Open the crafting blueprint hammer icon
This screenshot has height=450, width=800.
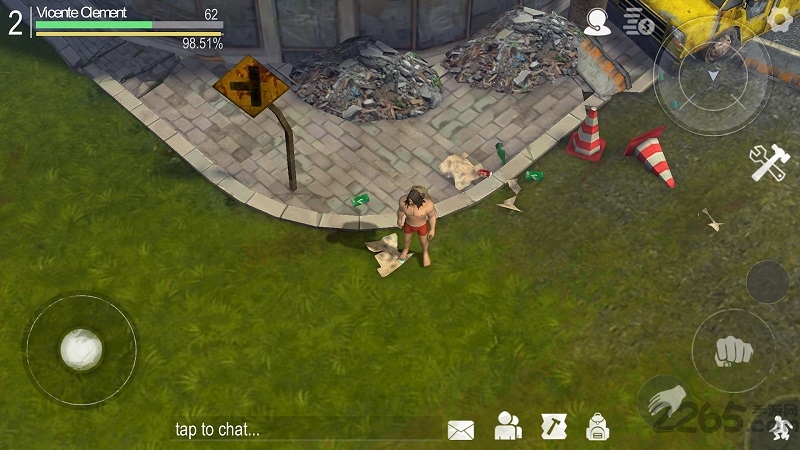[554, 427]
